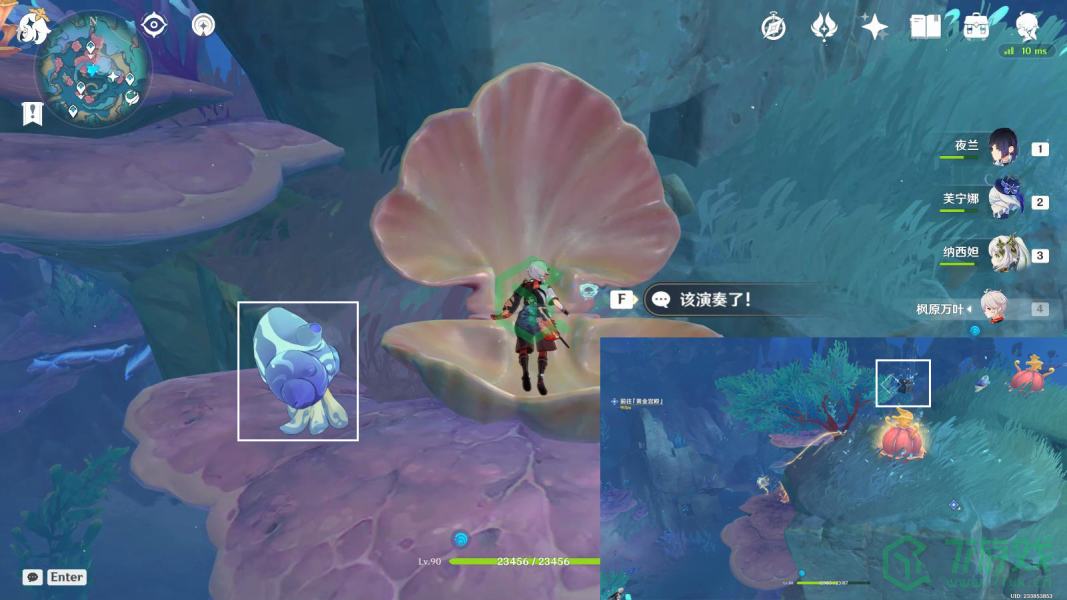Open the quest log bookmark icon
Image resolution: width=1067 pixels, height=600 pixels.
click(32, 113)
